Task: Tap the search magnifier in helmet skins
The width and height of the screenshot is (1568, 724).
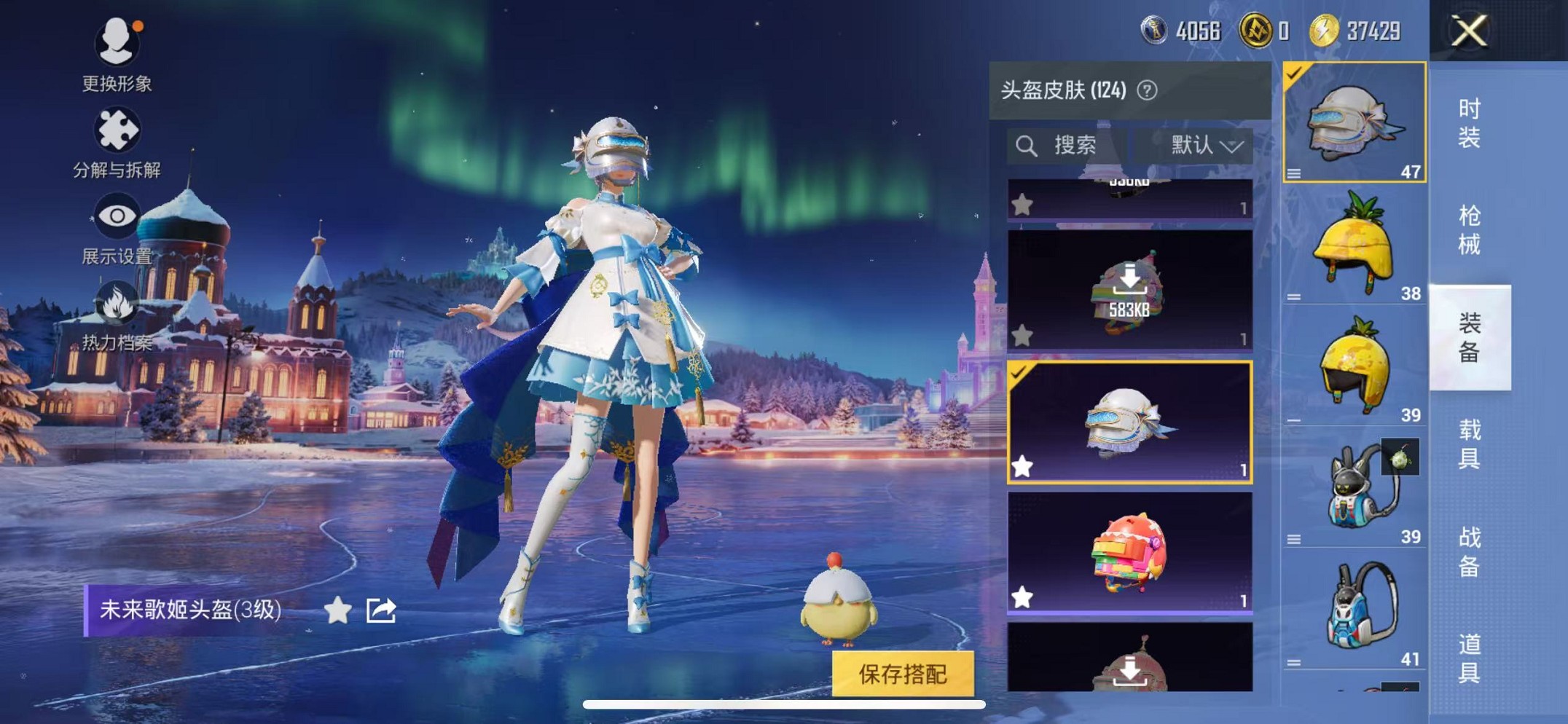Action: click(1028, 144)
